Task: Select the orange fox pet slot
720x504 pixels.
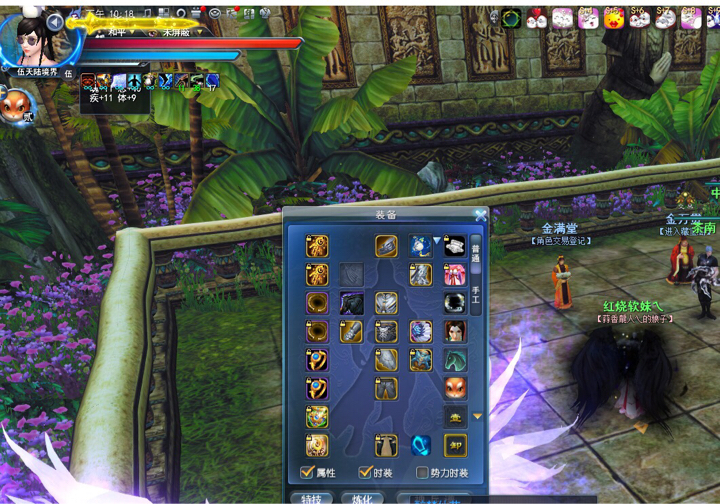Action: pyautogui.click(x=455, y=388)
